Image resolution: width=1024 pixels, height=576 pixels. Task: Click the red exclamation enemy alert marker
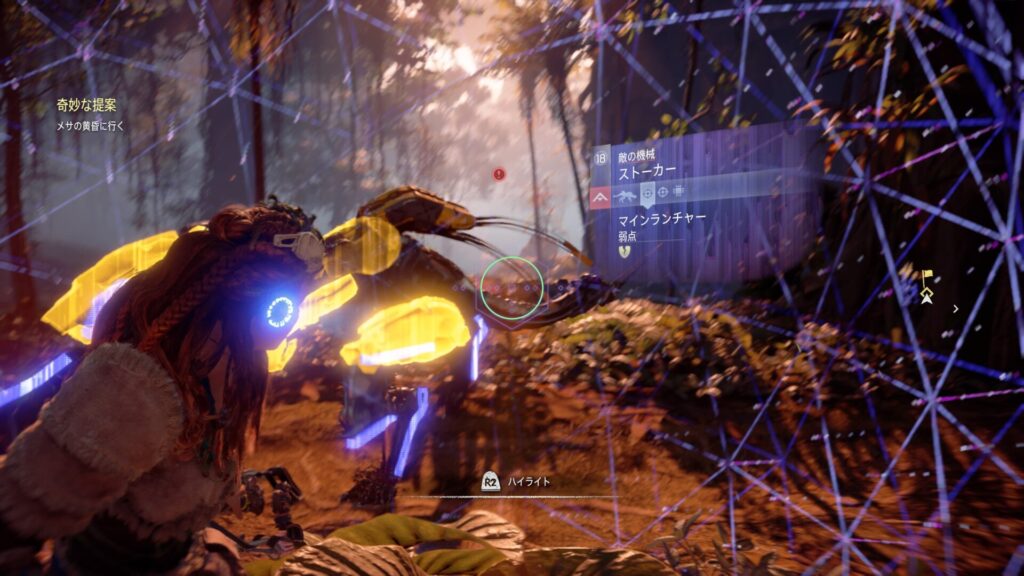[x=500, y=174]
